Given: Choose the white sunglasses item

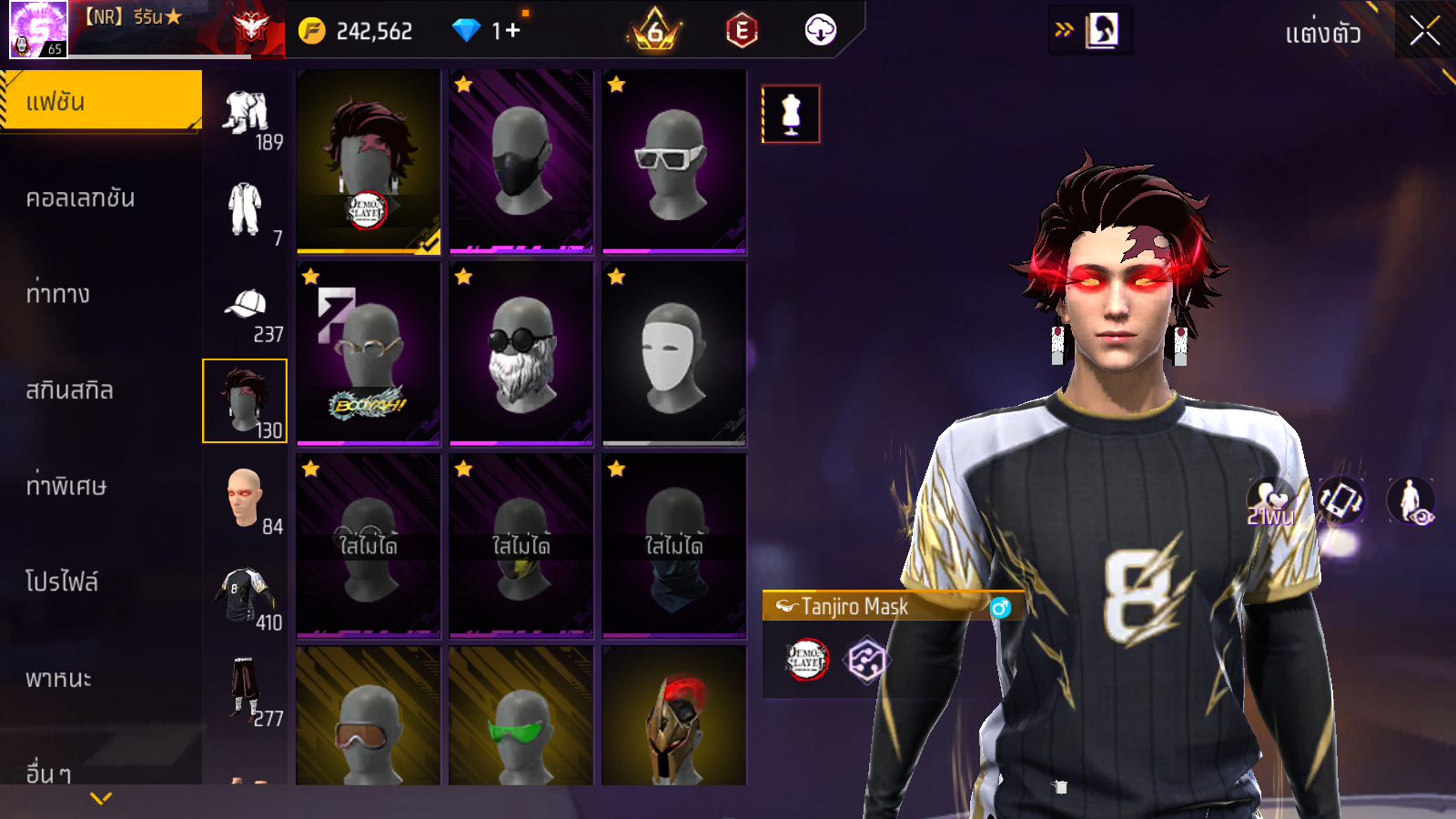Looking at the screenshot, I should (674, 162).
